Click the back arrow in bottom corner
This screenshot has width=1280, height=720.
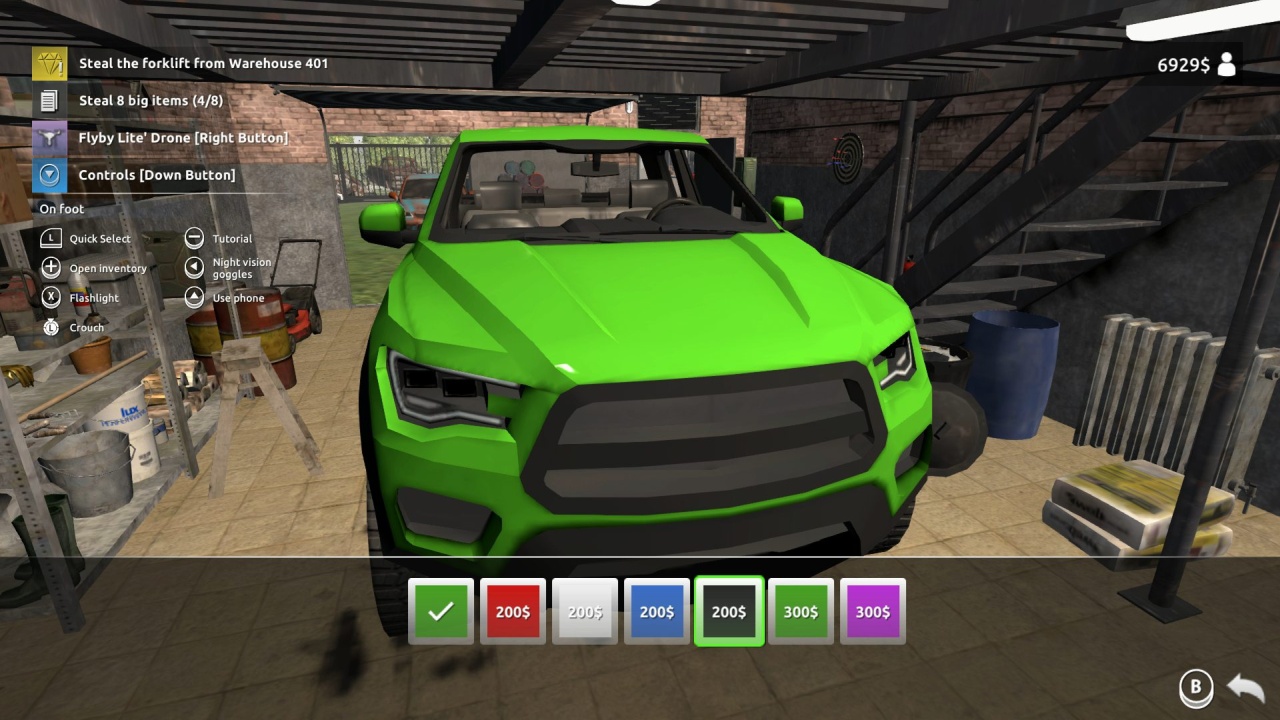tap(1244, 686)
